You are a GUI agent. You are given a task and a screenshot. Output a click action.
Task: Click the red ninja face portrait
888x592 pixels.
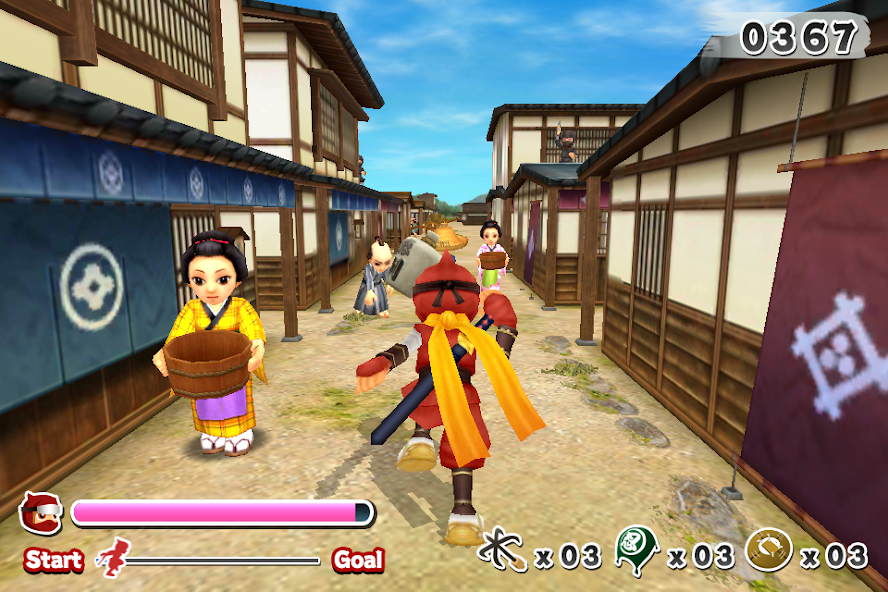[x=40, y=513]
